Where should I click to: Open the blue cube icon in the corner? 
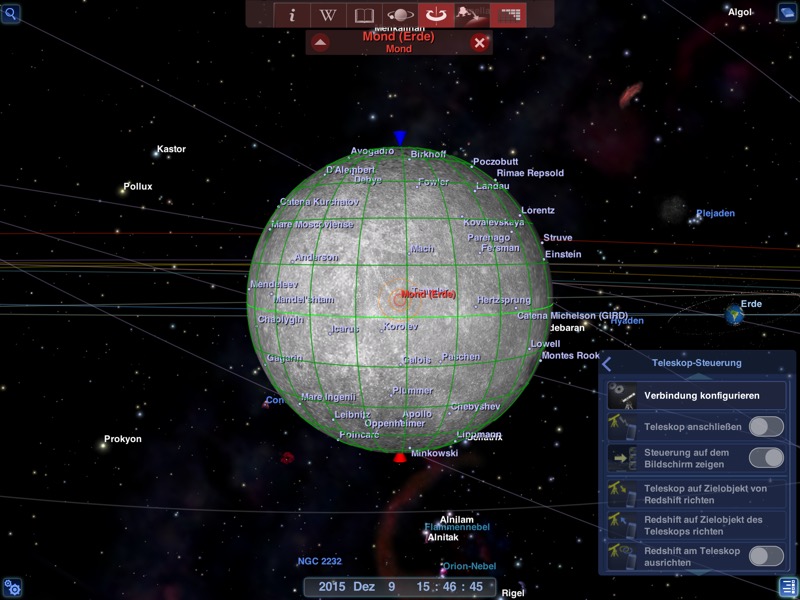pos(787,13)
